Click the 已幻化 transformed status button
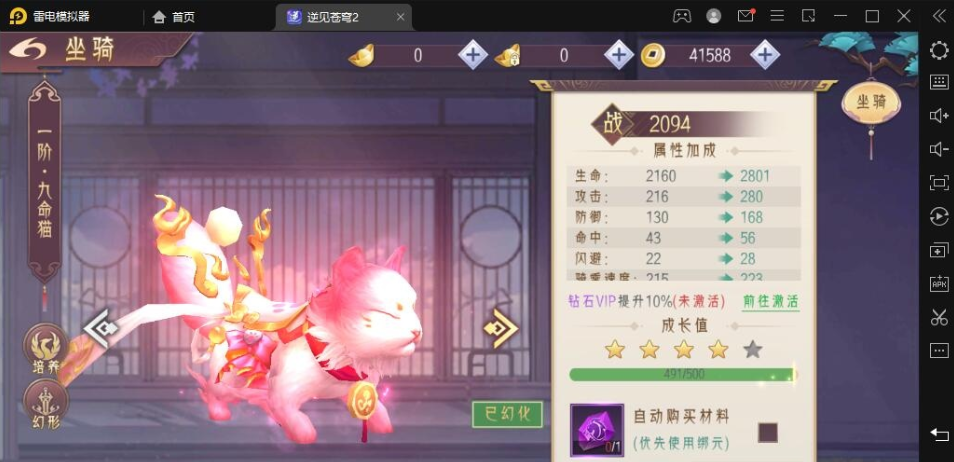 (x=507, y=414)
